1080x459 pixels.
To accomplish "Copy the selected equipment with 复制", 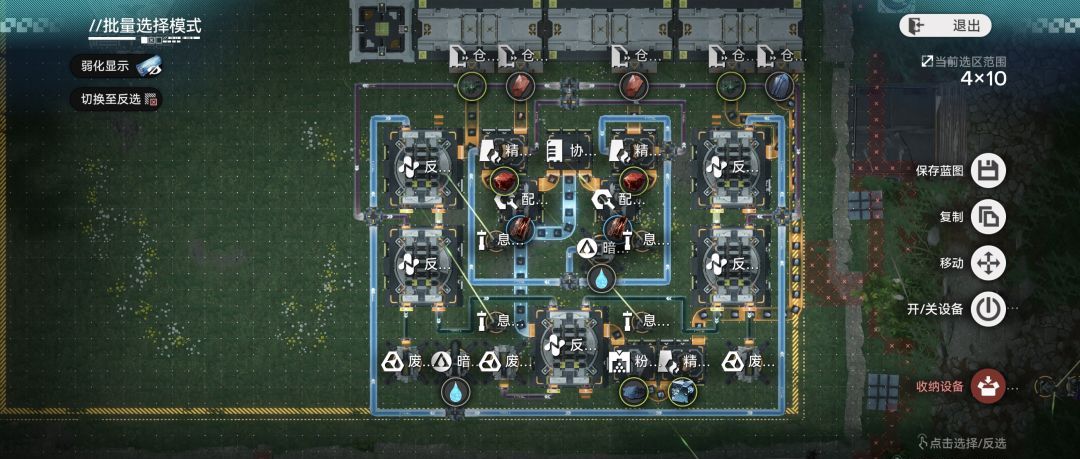I will click(987, 217).
